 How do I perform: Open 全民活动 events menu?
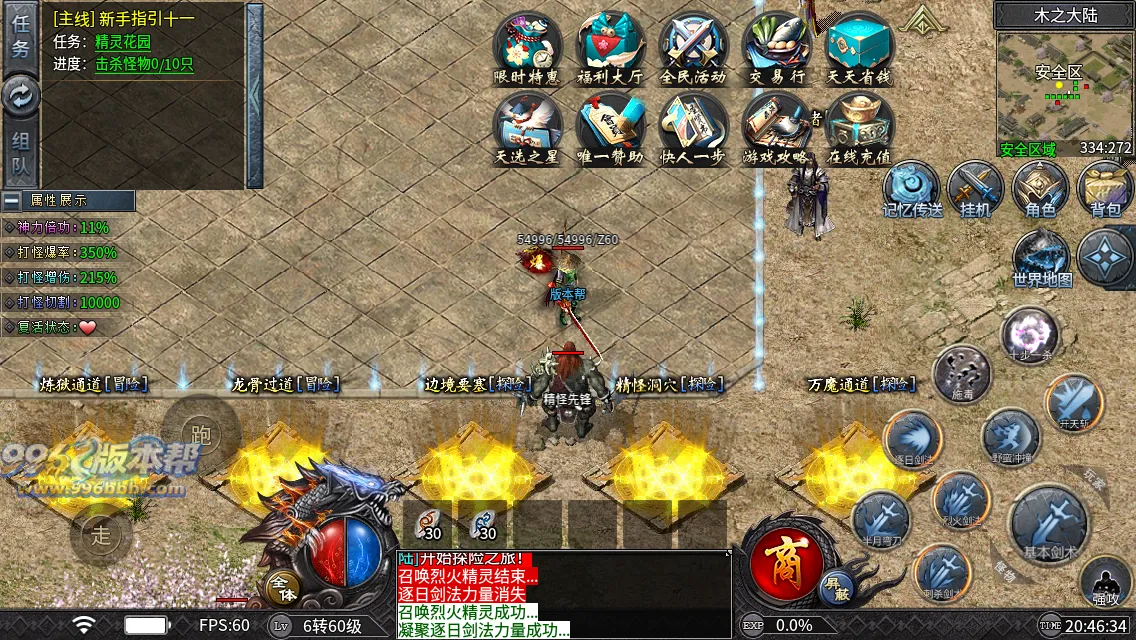coord(693,47)
